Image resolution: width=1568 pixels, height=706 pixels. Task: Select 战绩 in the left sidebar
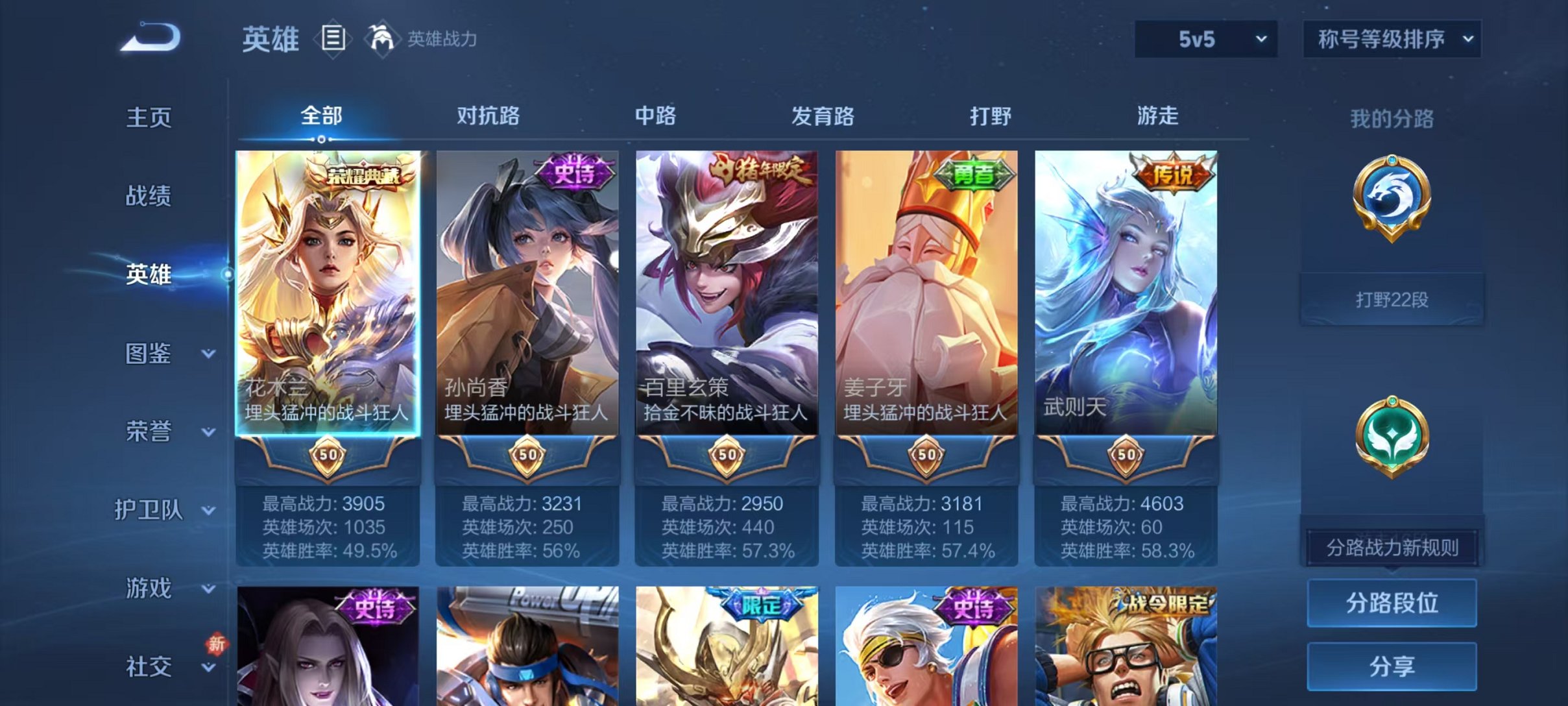click(148, 196)
